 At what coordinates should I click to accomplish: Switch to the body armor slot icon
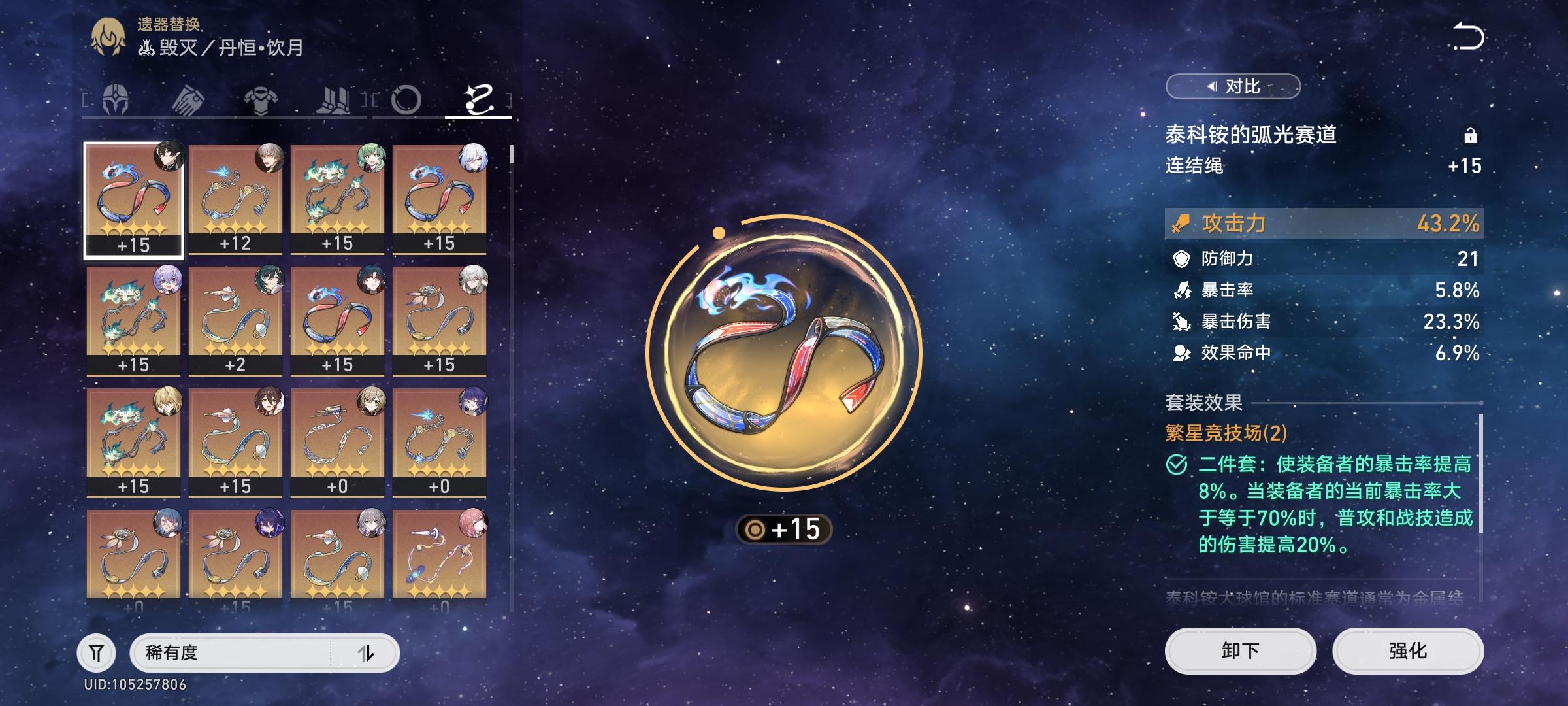point(262,101)
